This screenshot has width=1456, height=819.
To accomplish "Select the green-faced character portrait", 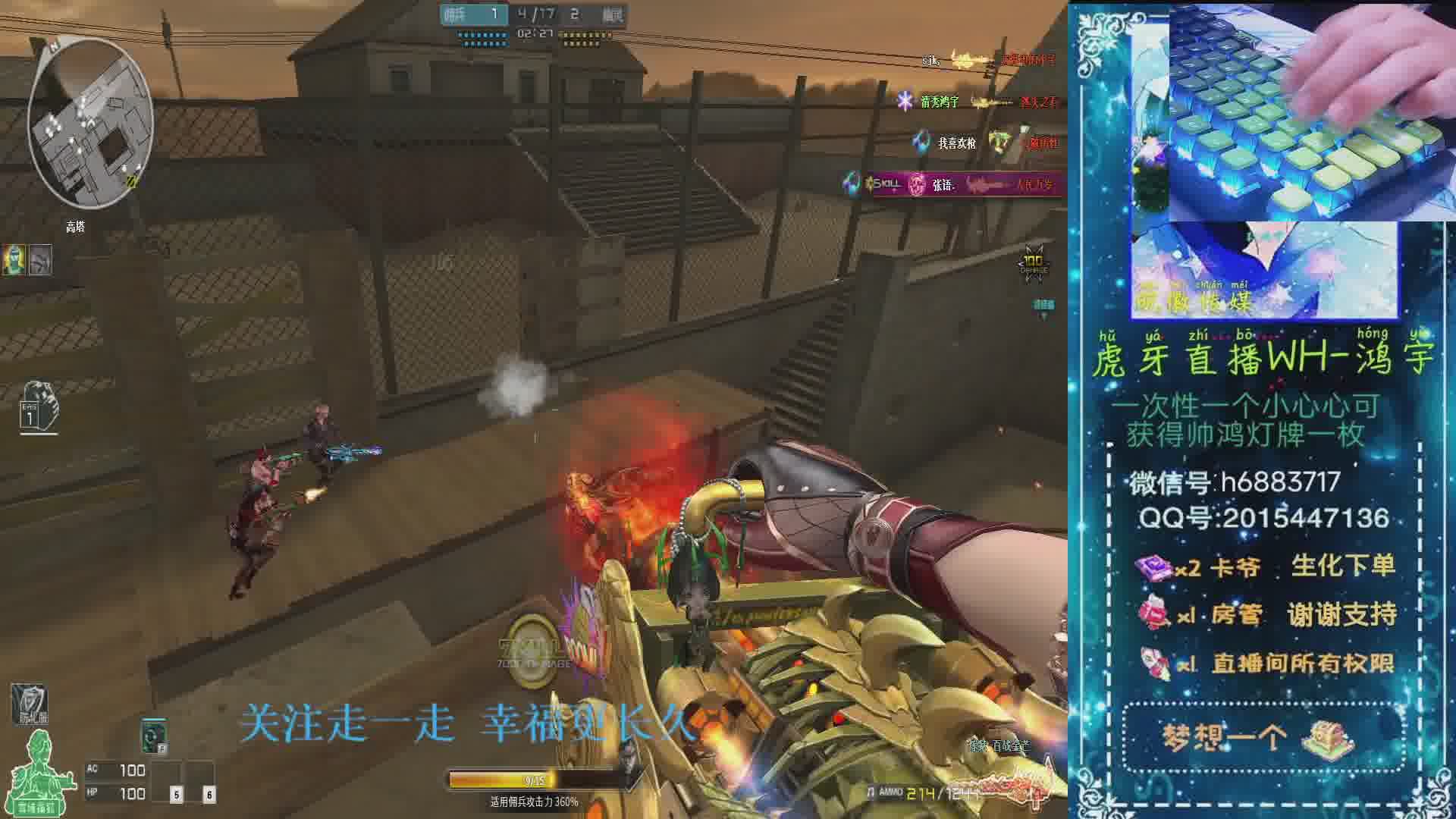I will pos(14,259).
